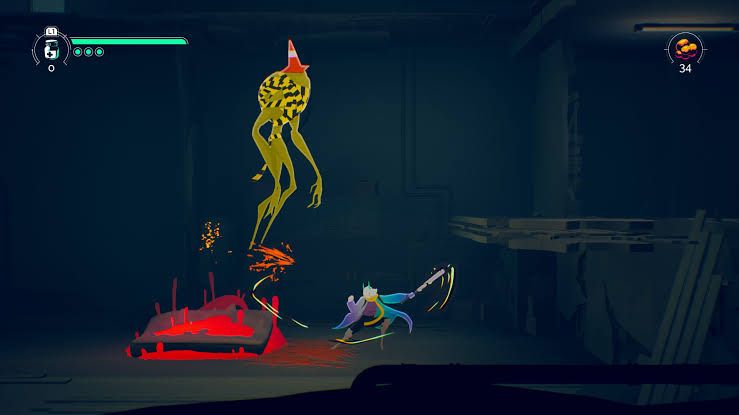739x415 pixels.
Task: Use the healing flask item icon
Action: point(50,49)
